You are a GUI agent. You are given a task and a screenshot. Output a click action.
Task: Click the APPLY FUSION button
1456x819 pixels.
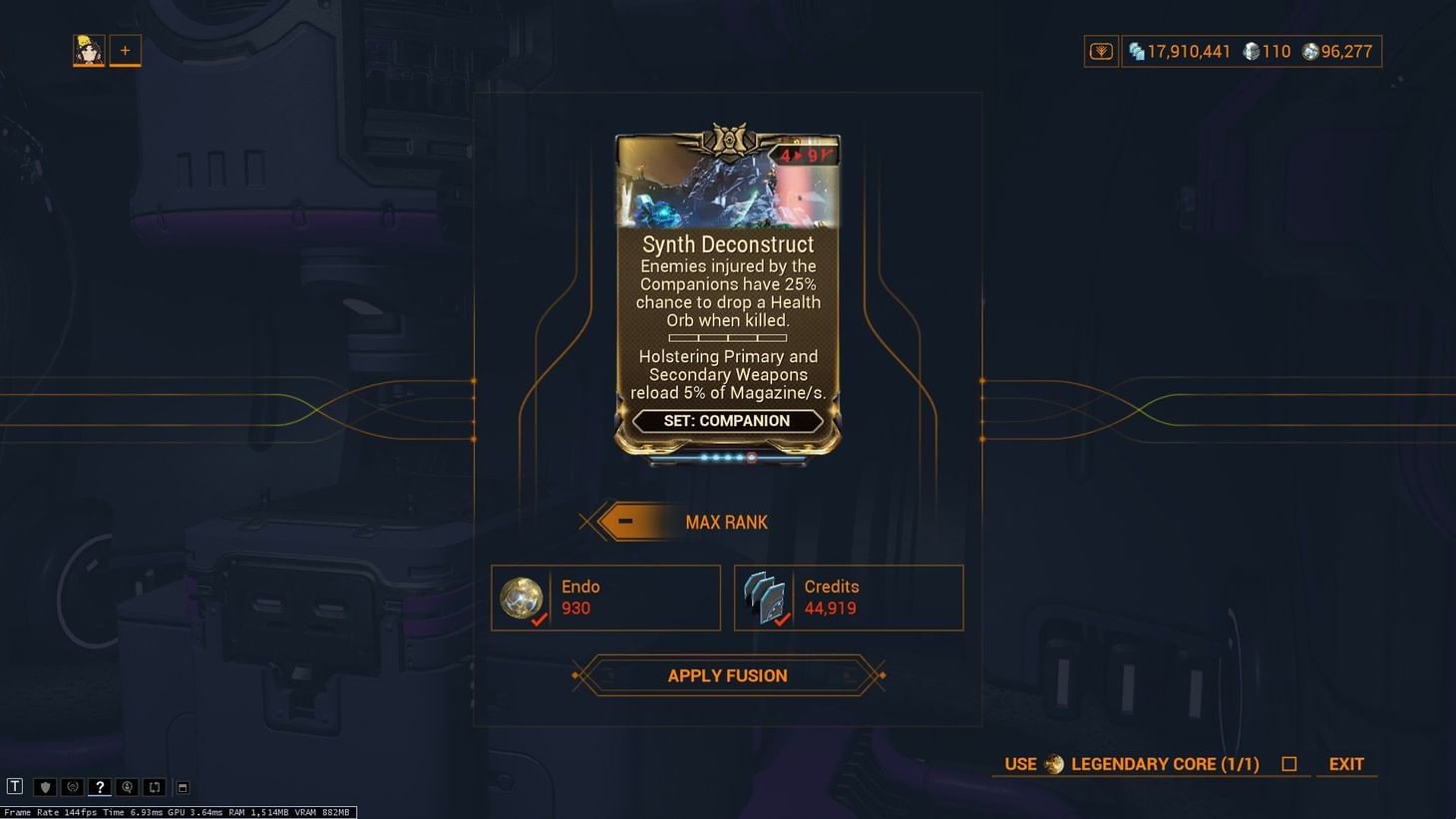point(727,675)
